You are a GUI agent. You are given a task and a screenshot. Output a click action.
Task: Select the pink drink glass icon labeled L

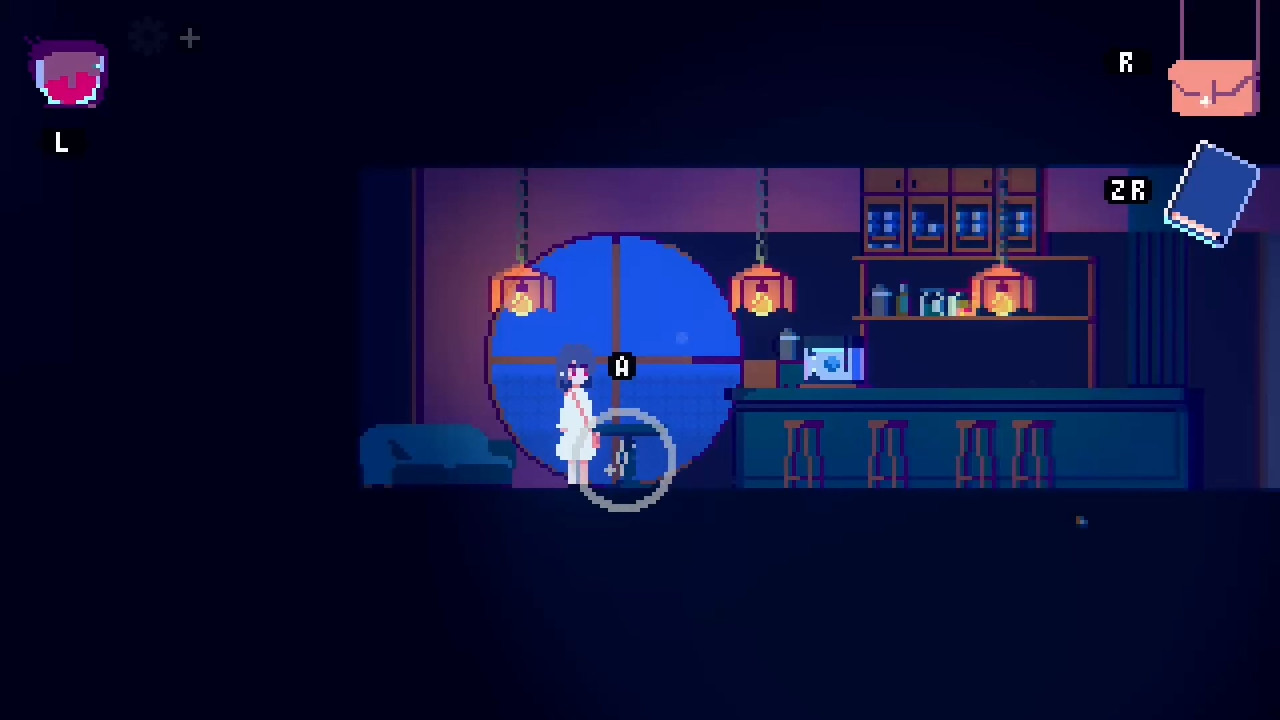(66, 75)
